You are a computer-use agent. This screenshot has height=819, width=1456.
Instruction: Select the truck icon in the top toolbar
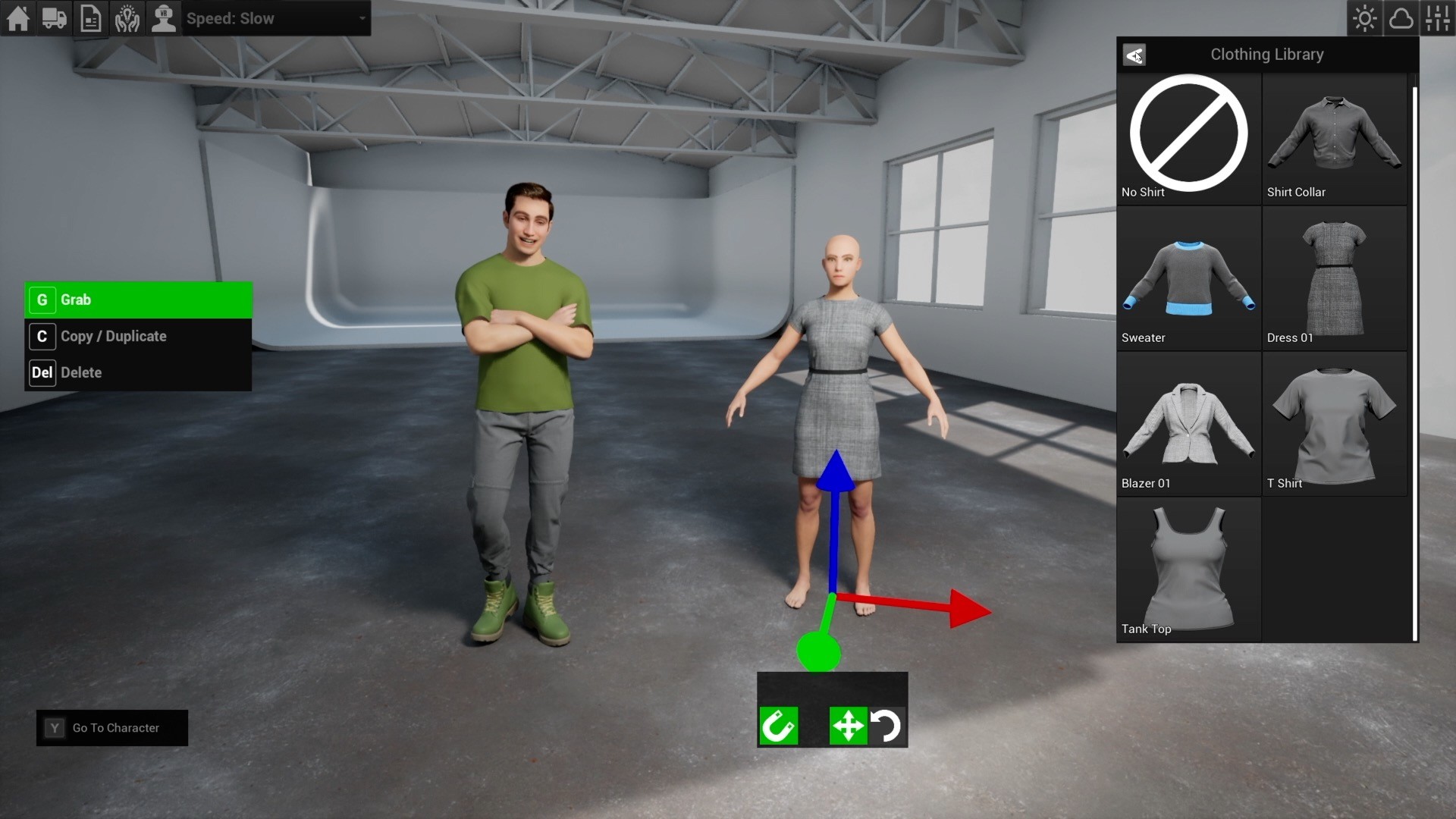point(53,18)
